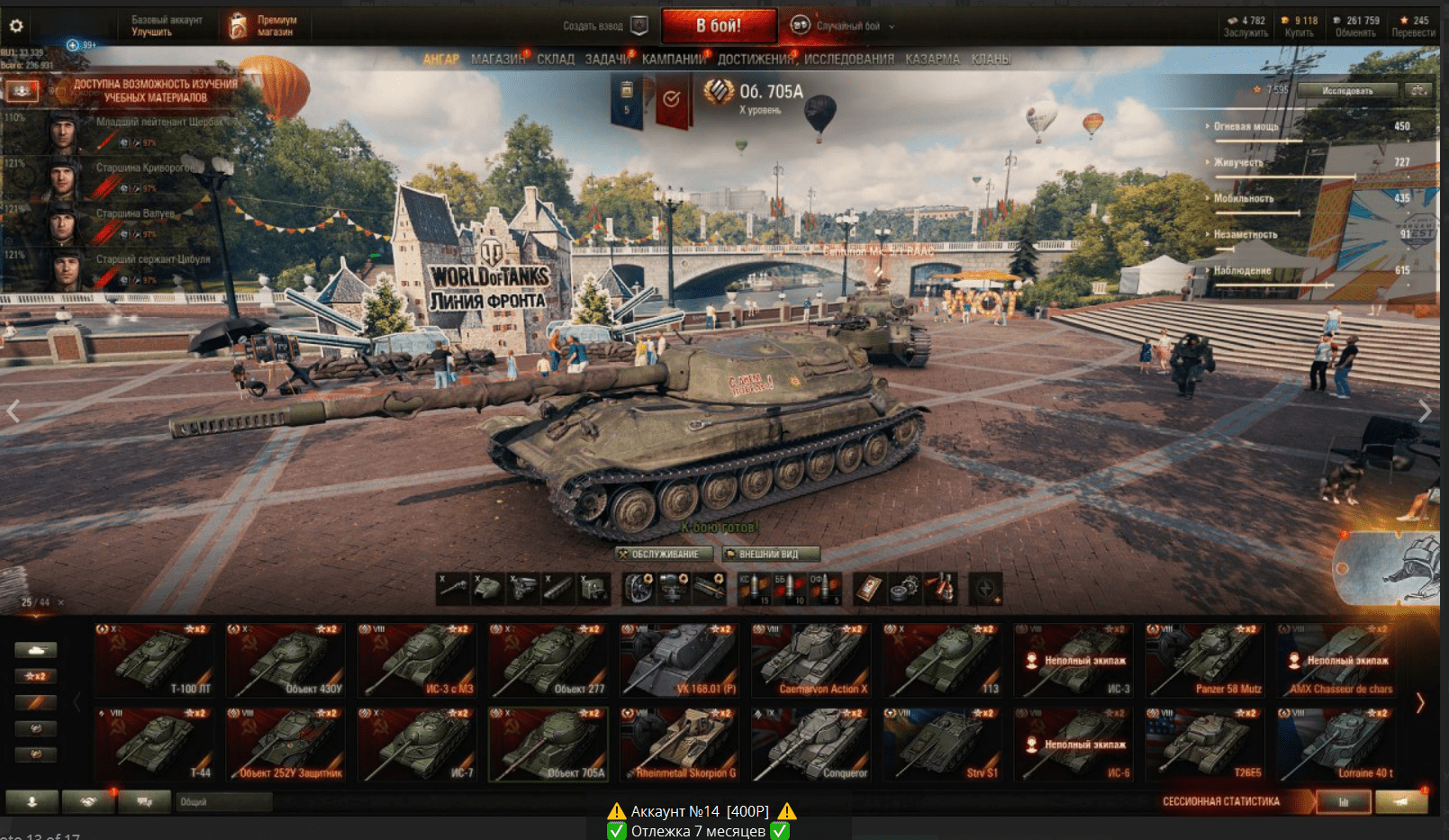
Task: Click the Создать взвод button
Action: click(x=603, y=26)
